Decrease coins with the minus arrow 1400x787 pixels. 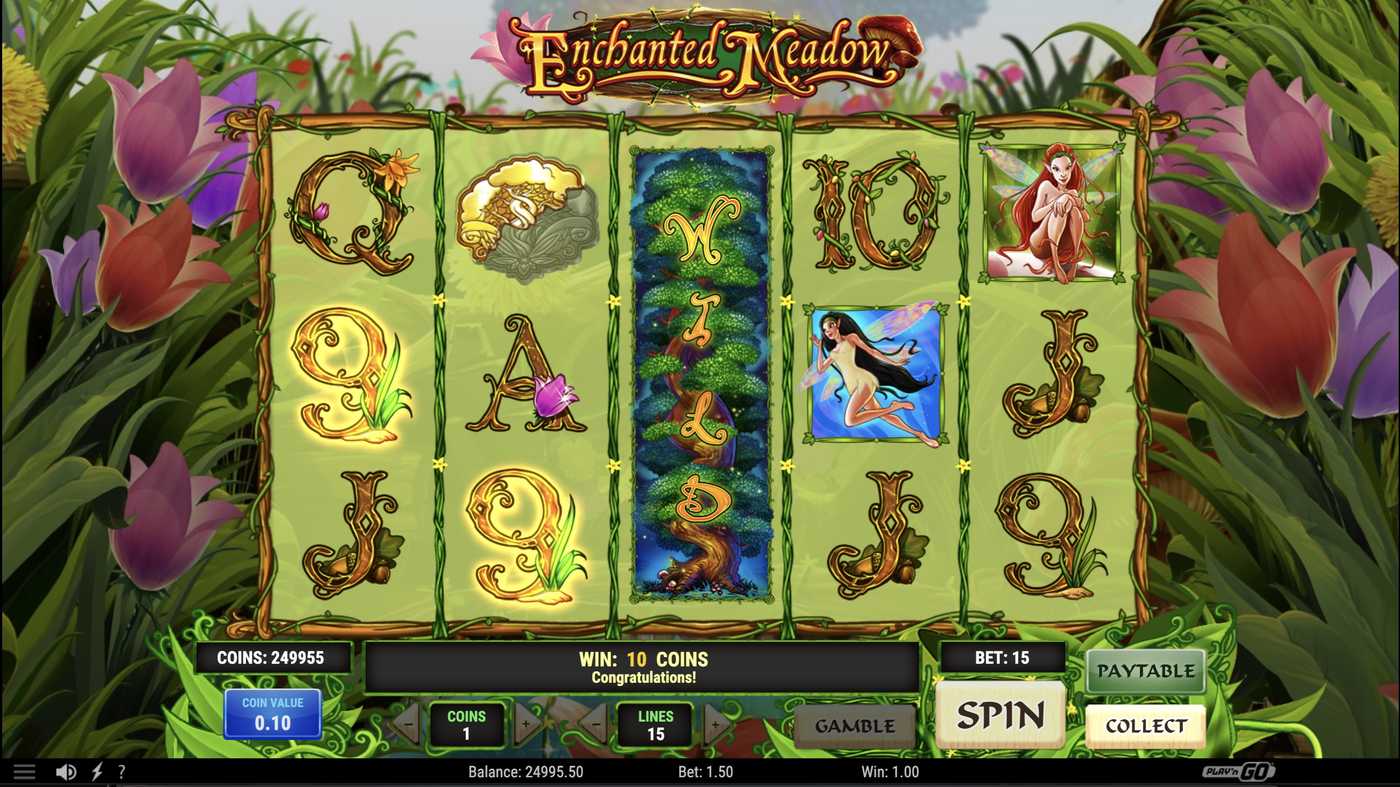[407, 722]
